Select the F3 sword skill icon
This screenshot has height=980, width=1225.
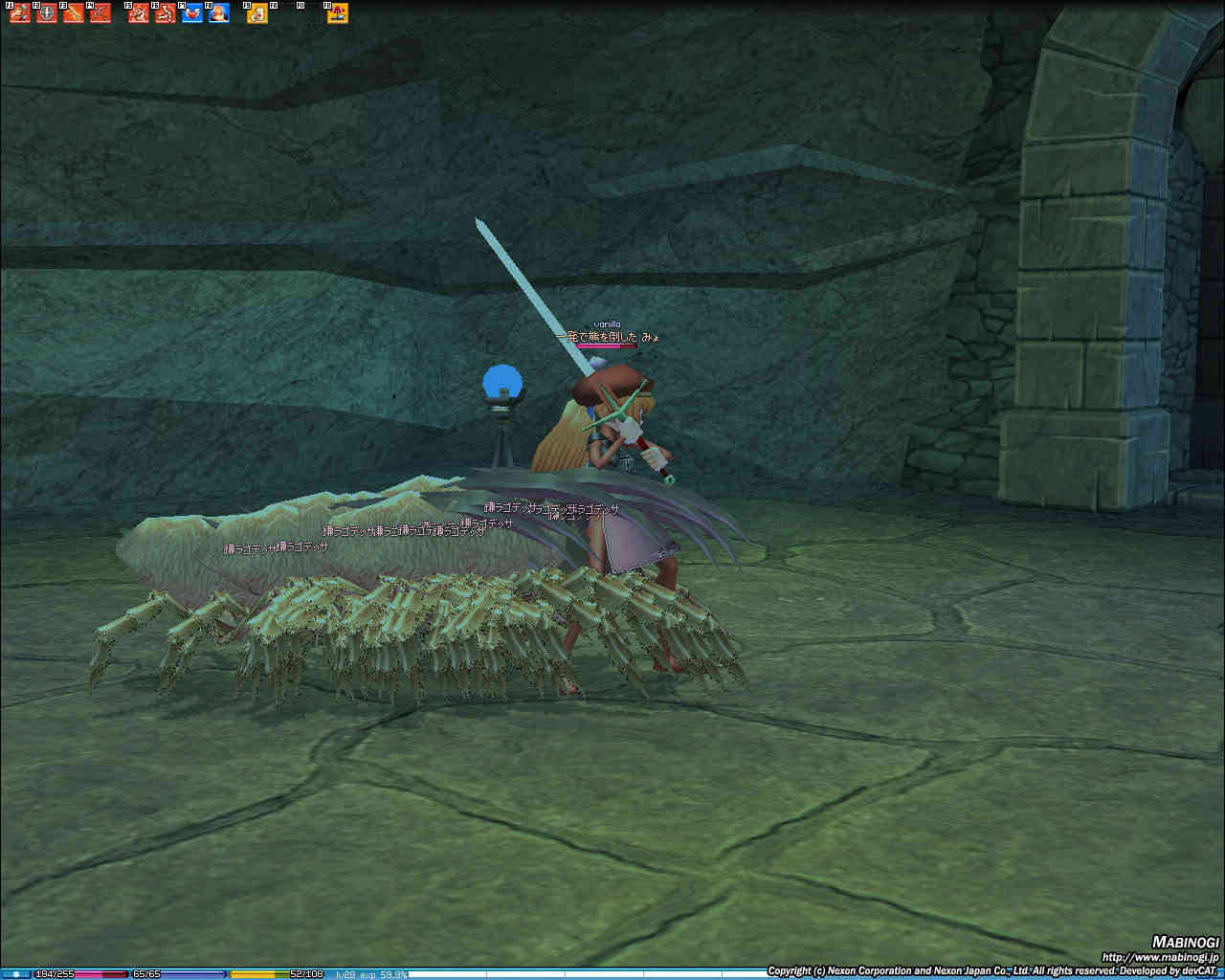(x=74, y=13)
